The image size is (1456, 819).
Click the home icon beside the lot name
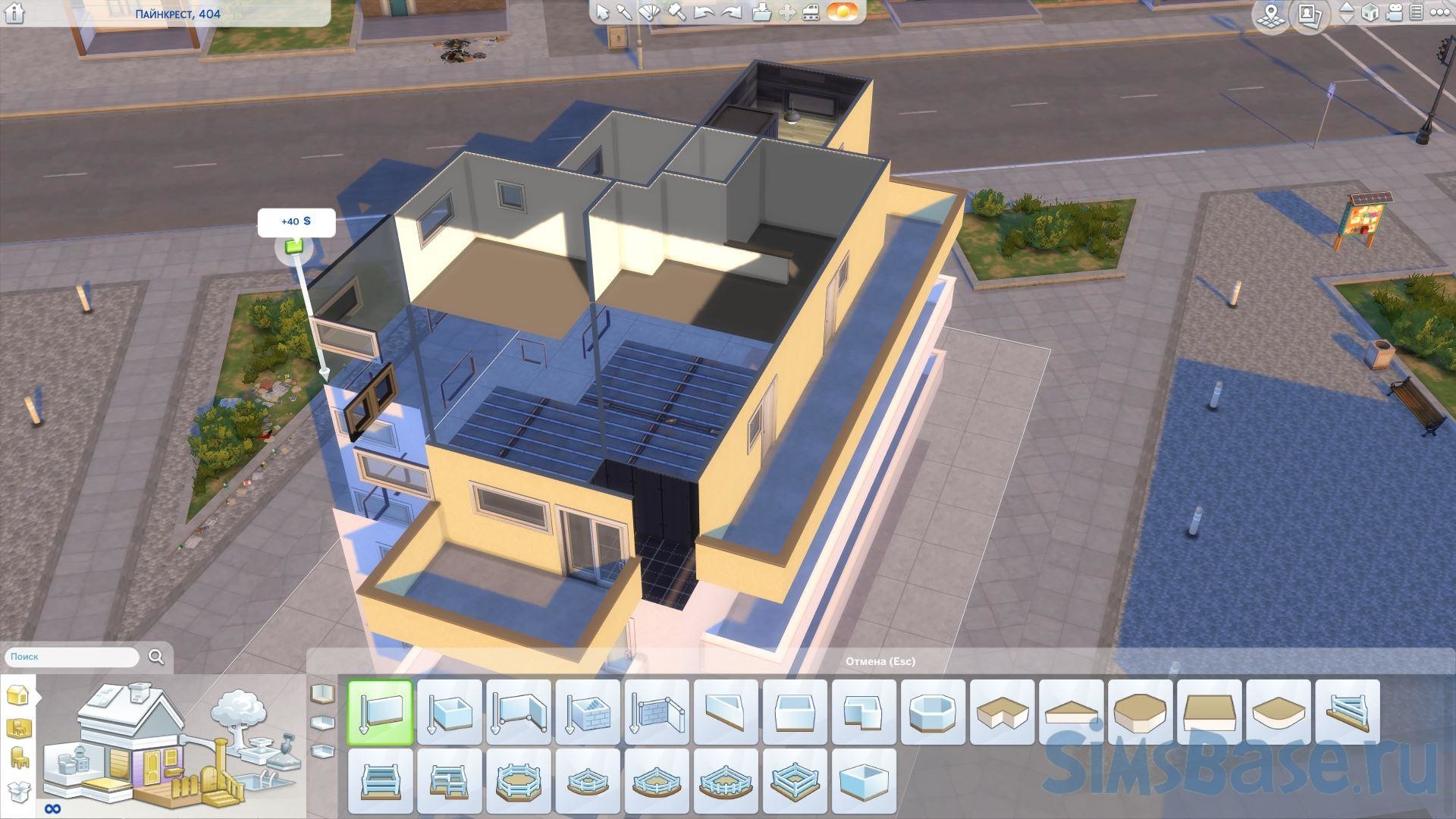[14, 14]
